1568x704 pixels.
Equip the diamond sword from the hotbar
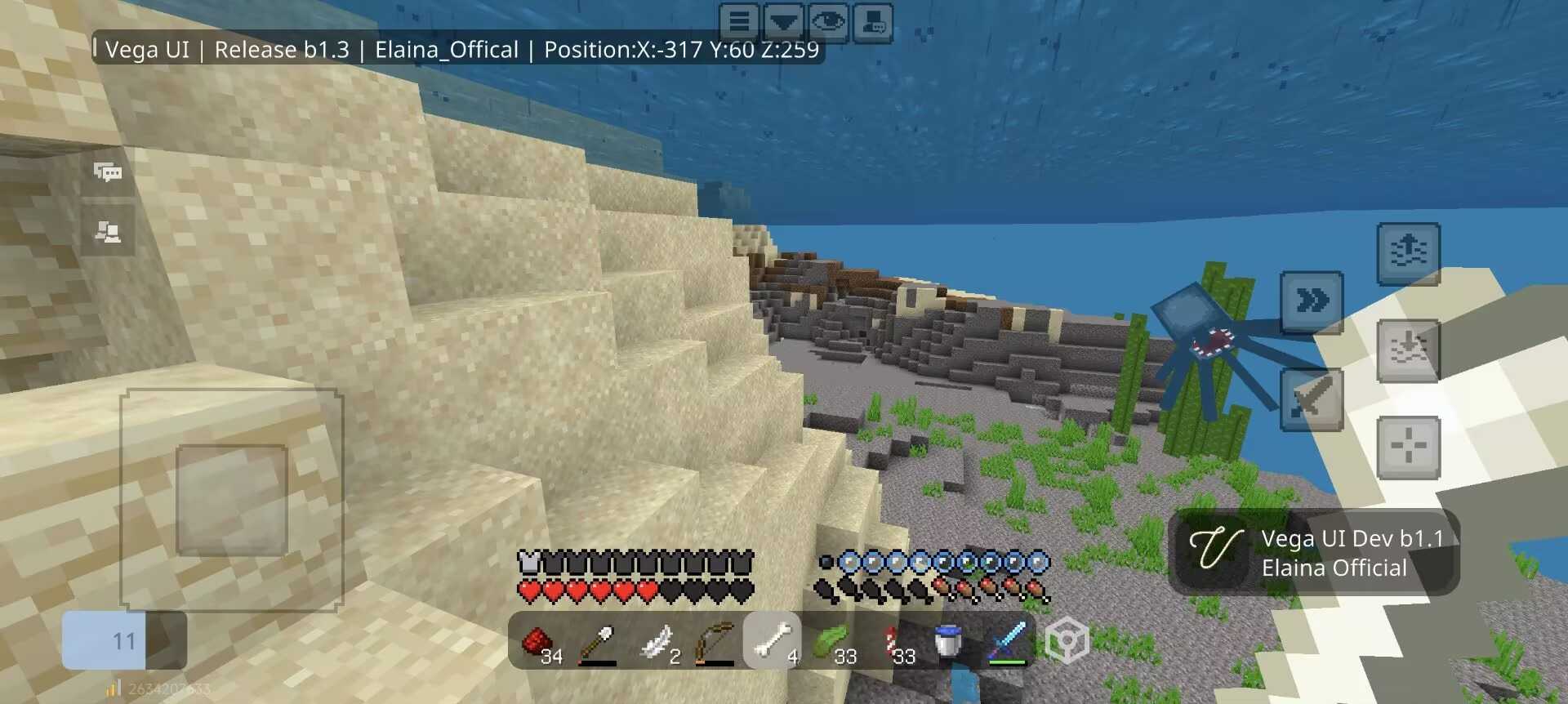(1006, 642)
